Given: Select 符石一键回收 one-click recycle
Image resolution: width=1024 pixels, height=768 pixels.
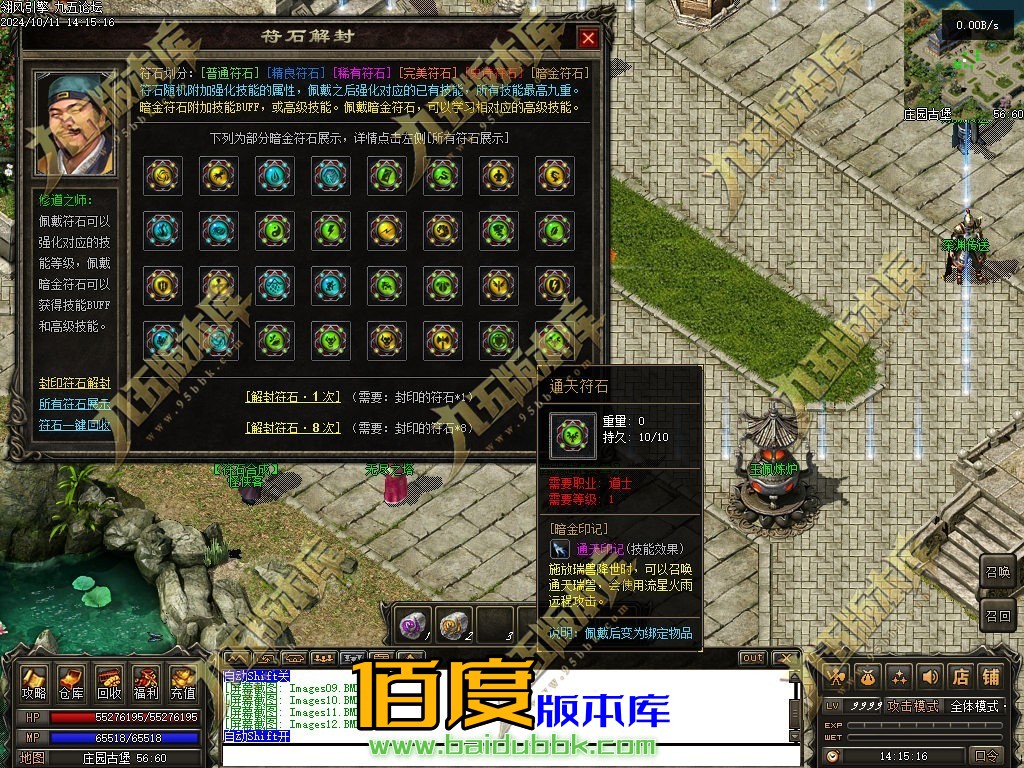Looking at the screenshot, I should (x=75, y=425).
